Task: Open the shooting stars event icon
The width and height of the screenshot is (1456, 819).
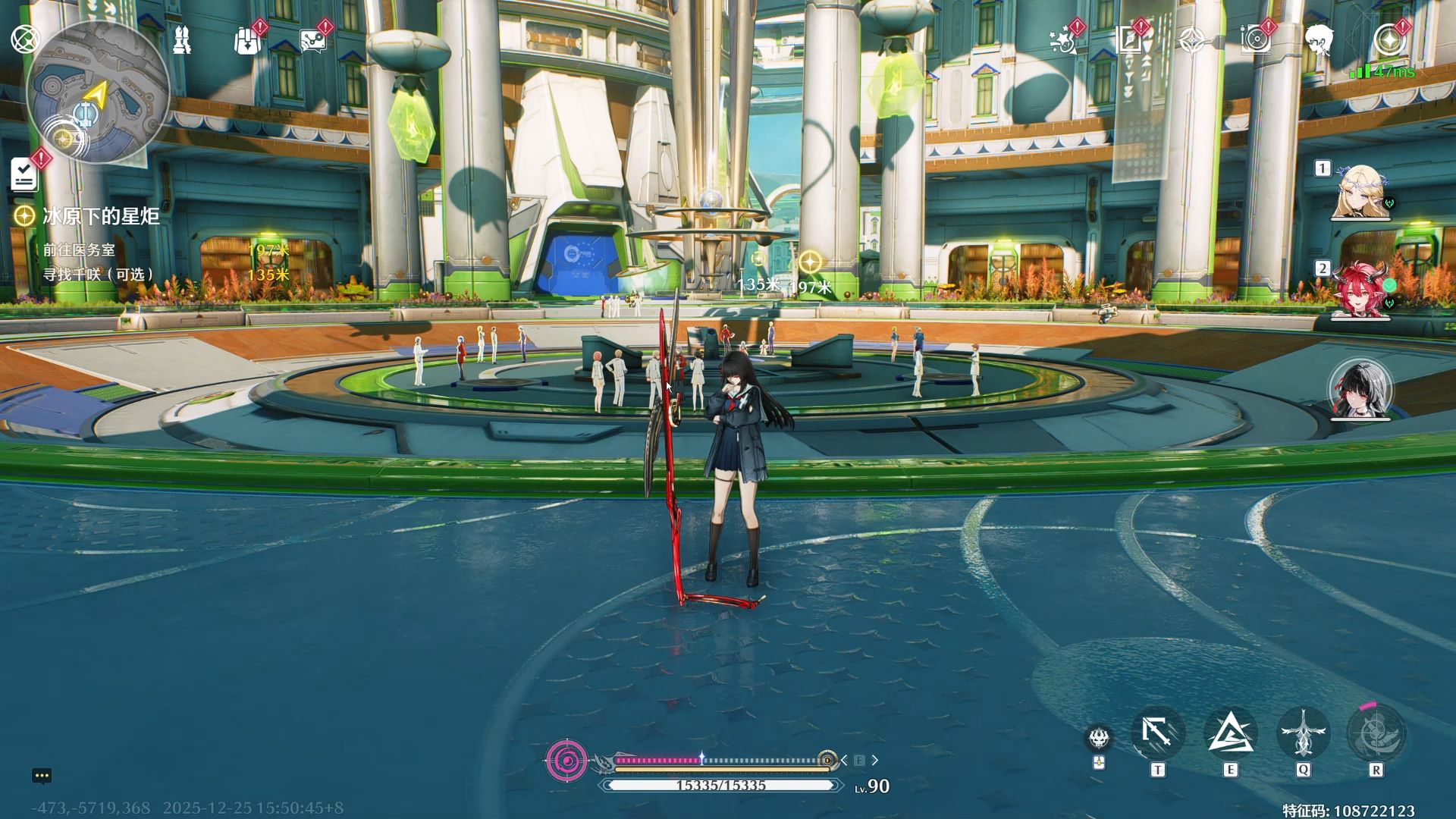Action: pos(1062,39)
